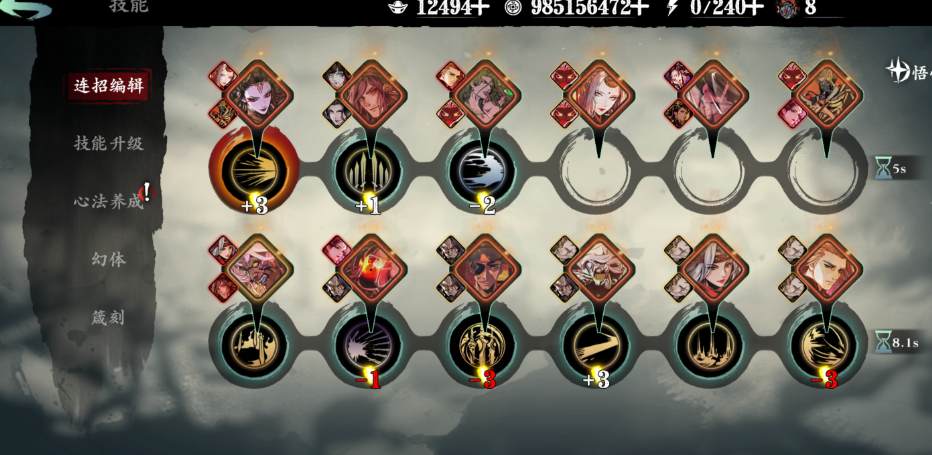Screen dimensions: 932x455
Task: Add more coins beside 985156472
Action: 640,8
